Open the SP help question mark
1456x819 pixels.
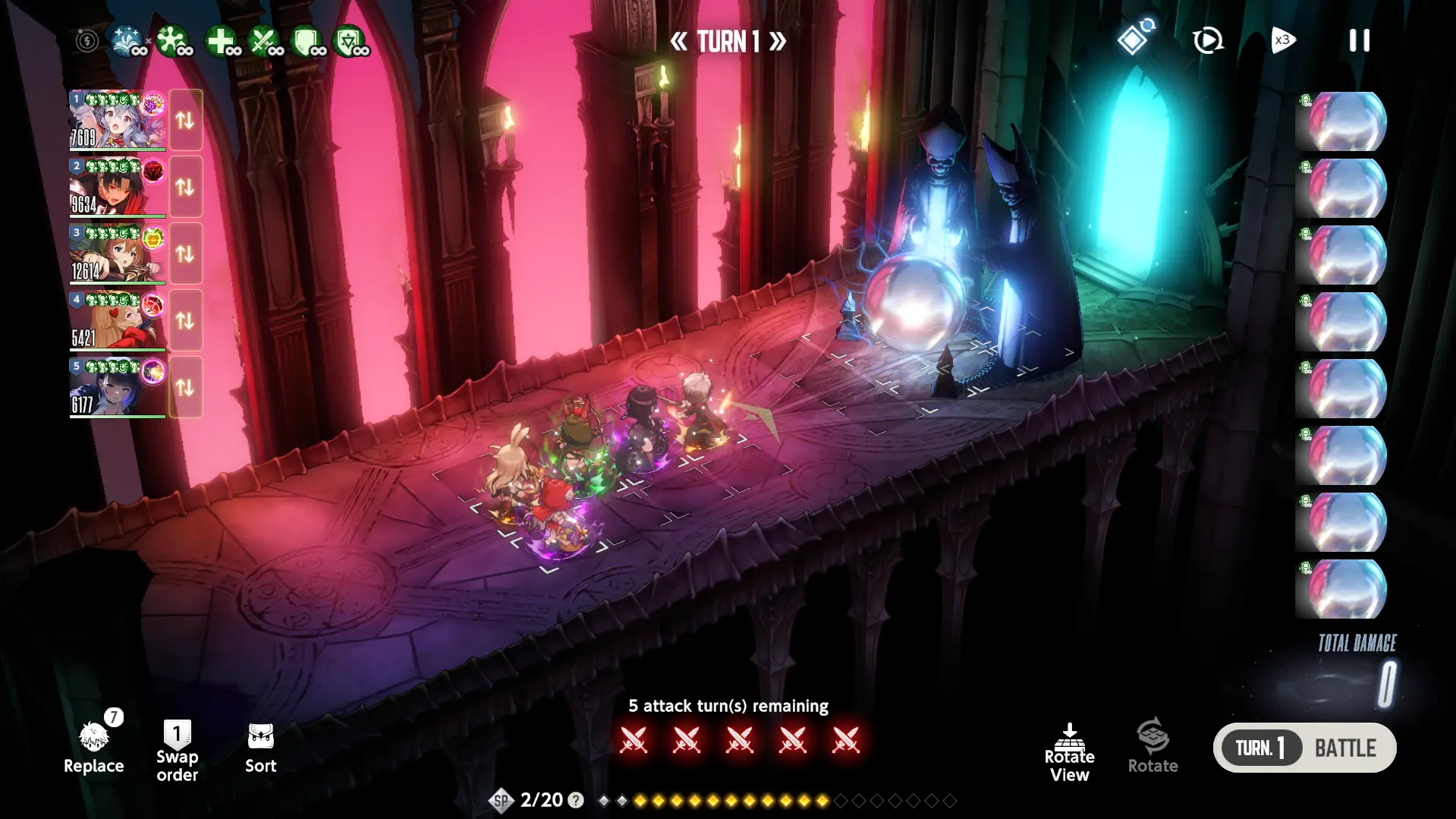tap(576, 800)
